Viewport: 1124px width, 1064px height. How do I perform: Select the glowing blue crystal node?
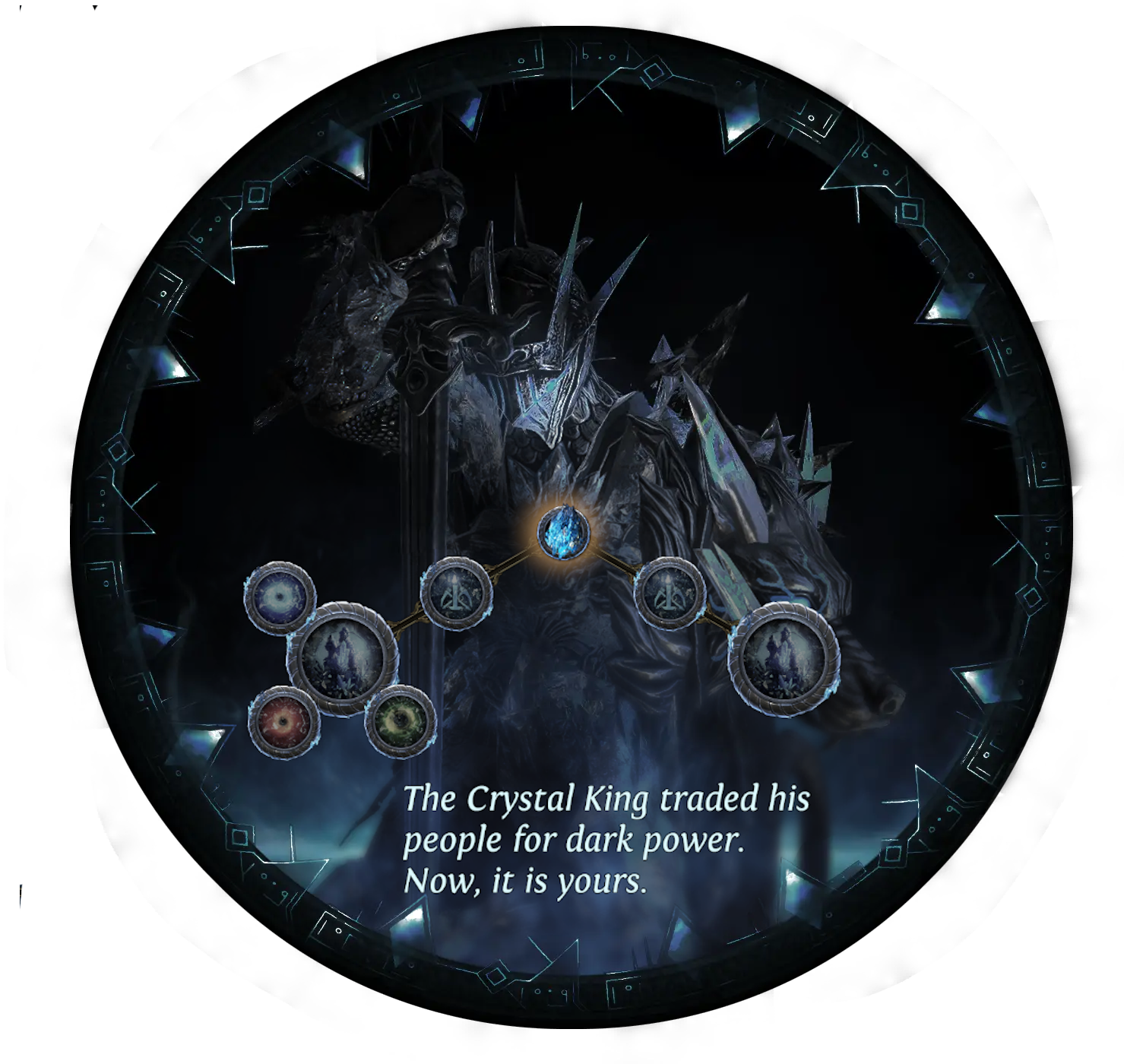[563, 531]
